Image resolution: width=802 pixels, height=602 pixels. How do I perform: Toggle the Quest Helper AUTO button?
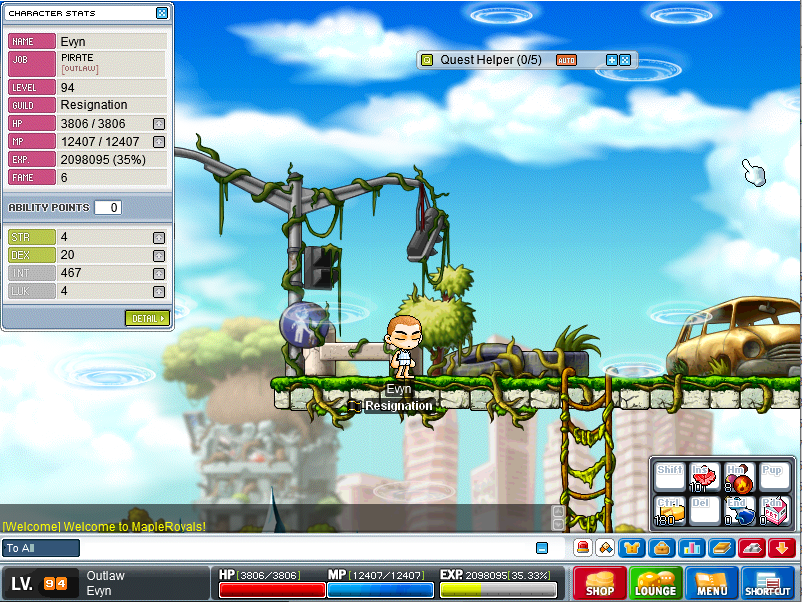coord(566,60)
